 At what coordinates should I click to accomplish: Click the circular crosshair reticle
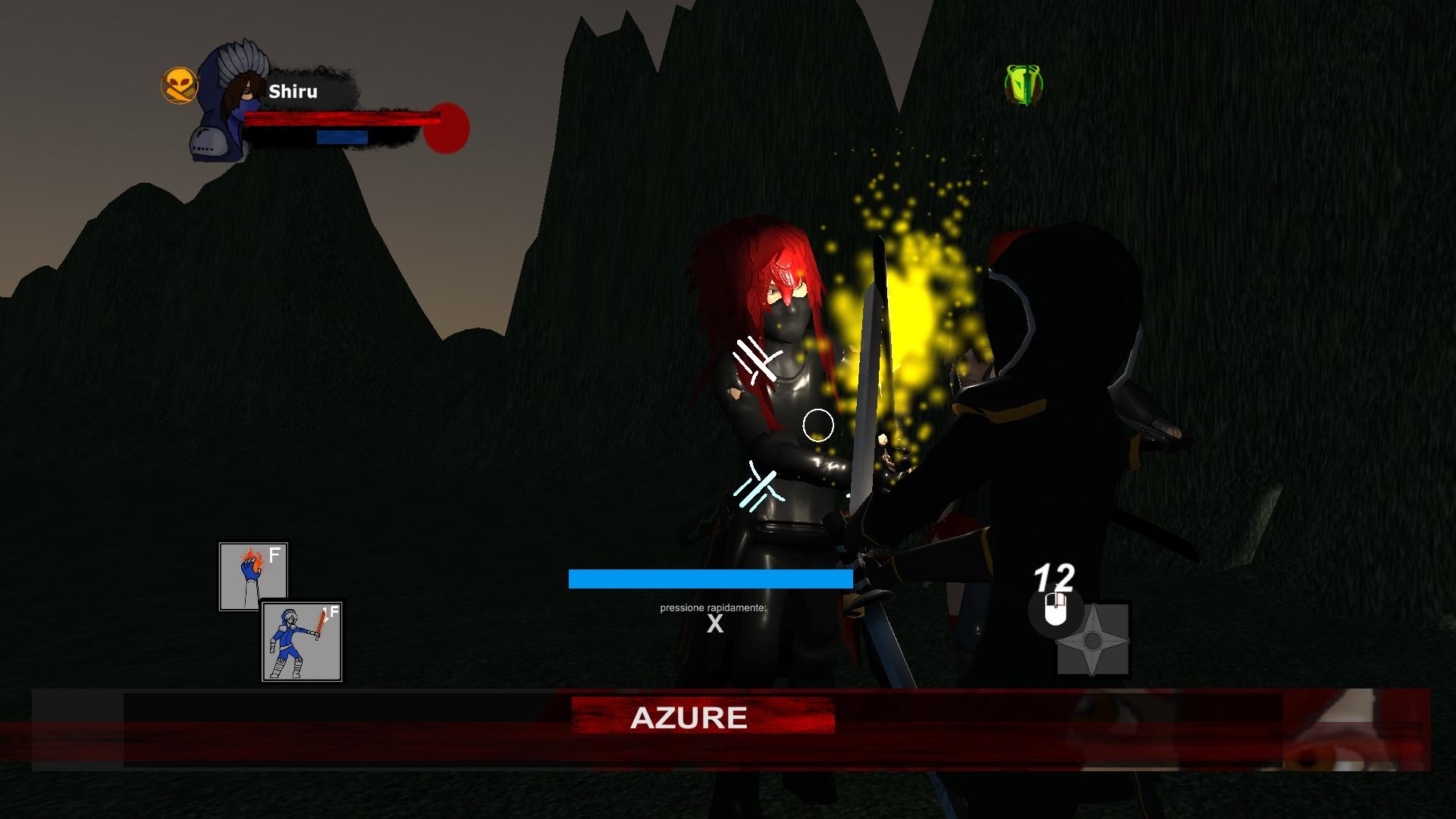coord(817,426)
